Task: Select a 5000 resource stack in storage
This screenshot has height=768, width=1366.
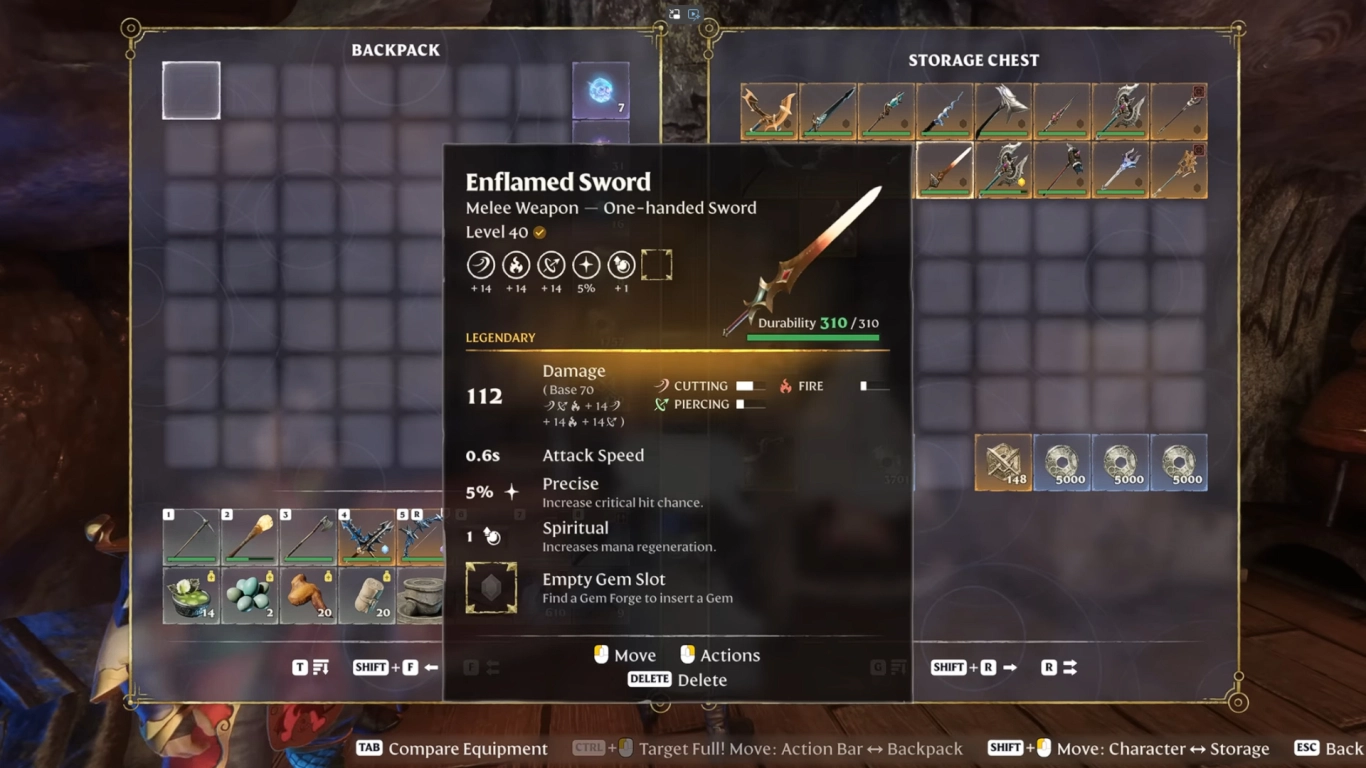Action: (1062, 462)
